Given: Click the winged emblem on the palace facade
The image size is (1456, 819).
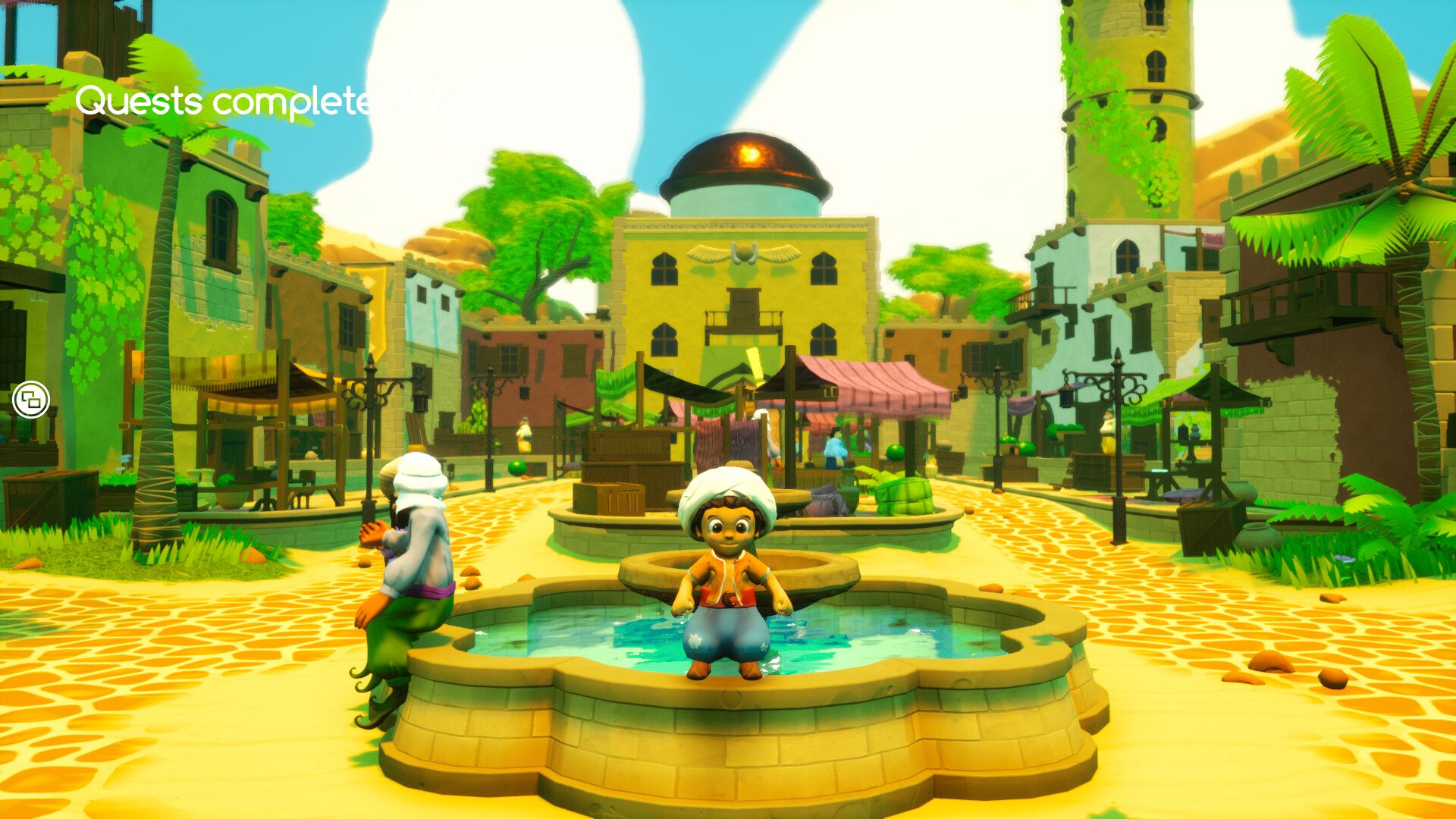Looking at the screenshot, I should click(x=745, y=253).
